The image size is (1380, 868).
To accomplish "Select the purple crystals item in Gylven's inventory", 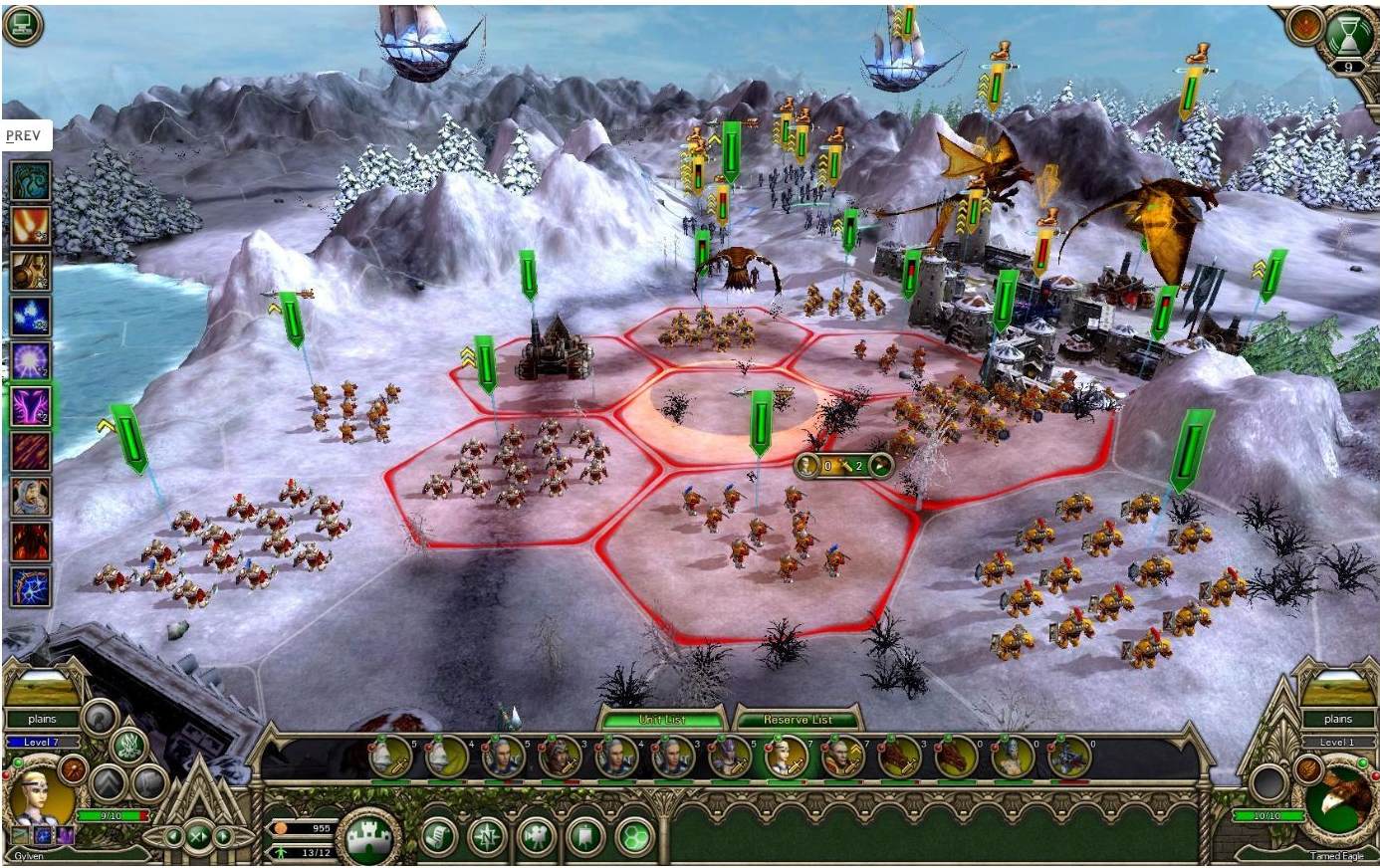I will point(66,835).
